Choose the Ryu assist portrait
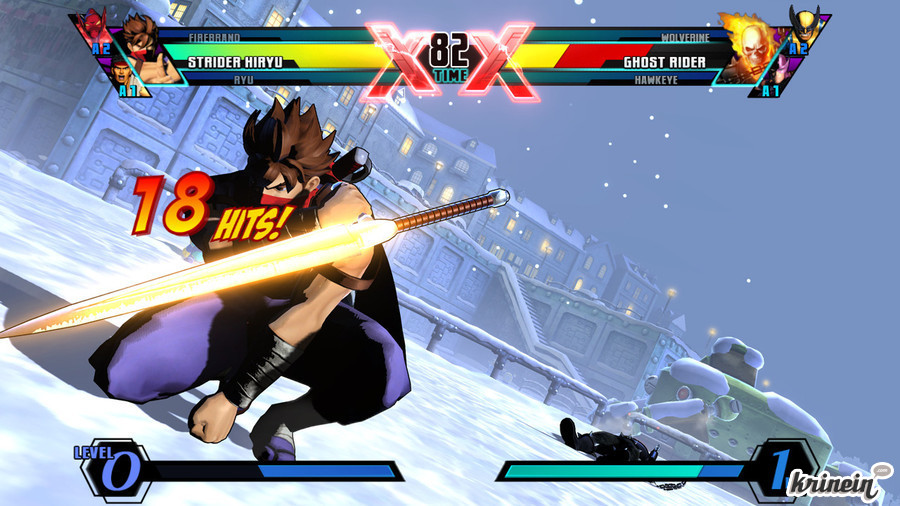 121,75
